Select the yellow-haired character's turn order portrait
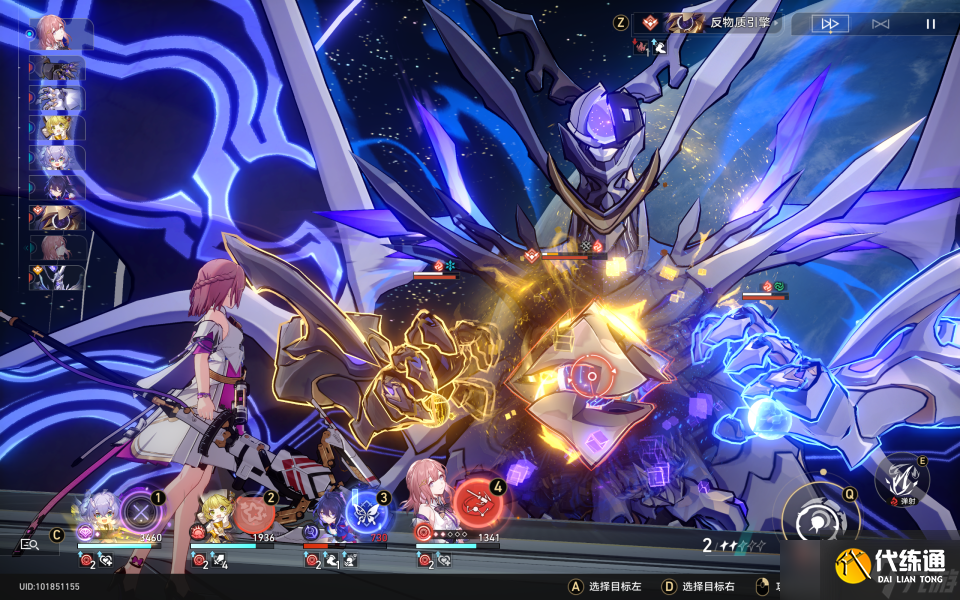Viewport: 960px width, 600px height. [x=57, y=128]
